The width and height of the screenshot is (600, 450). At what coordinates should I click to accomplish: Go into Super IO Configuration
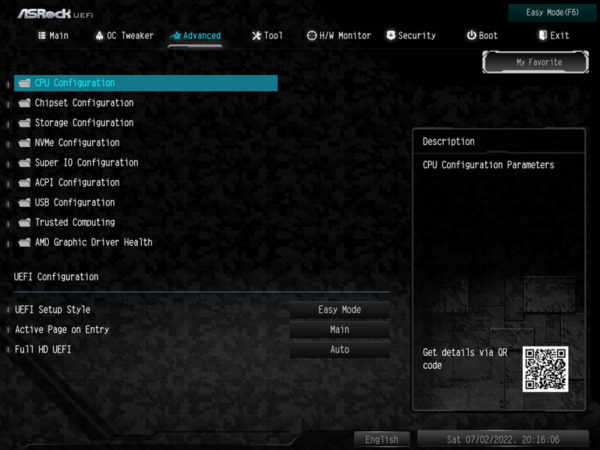click(86, 163)
